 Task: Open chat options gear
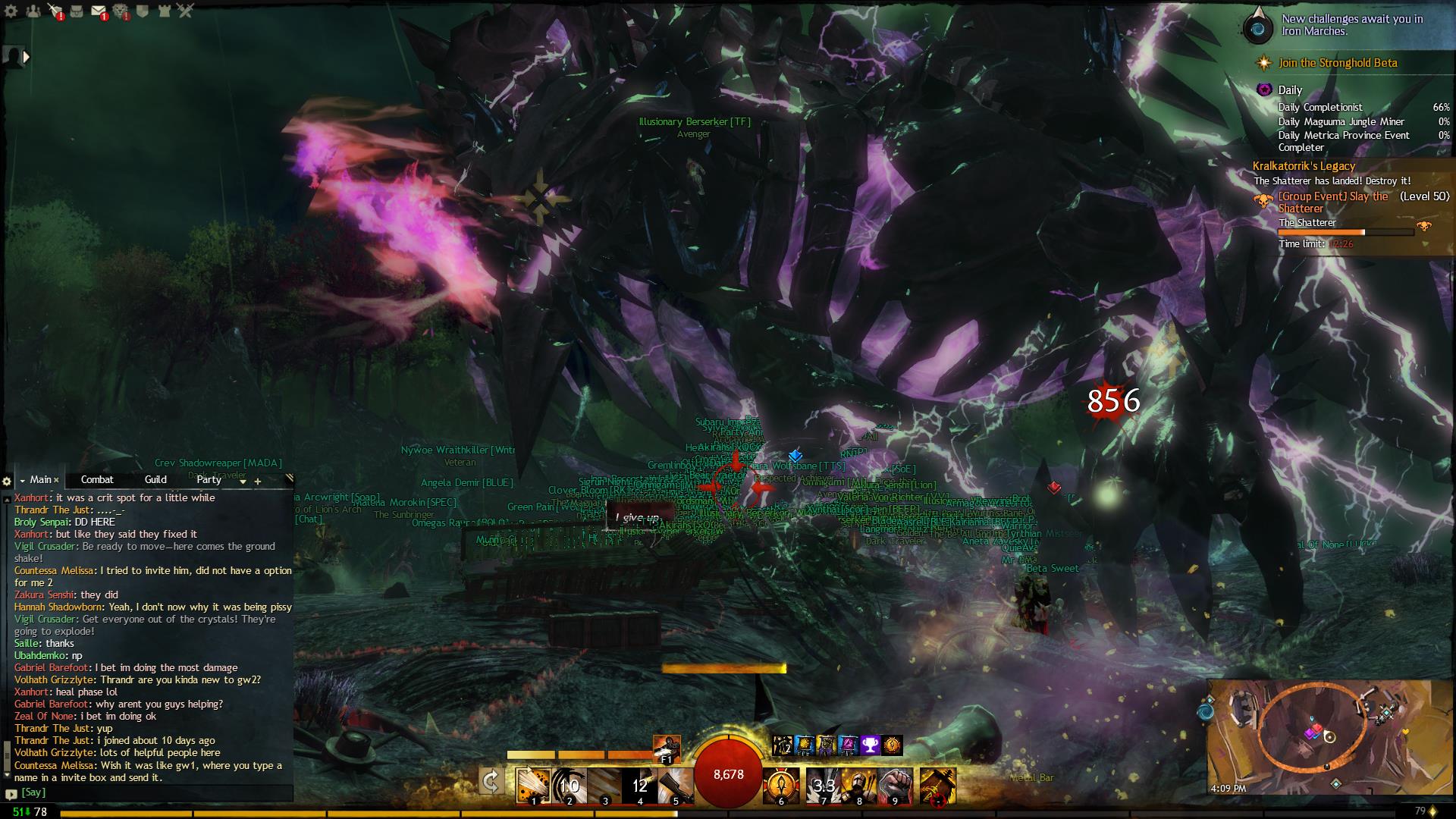[x=7, y=481]
